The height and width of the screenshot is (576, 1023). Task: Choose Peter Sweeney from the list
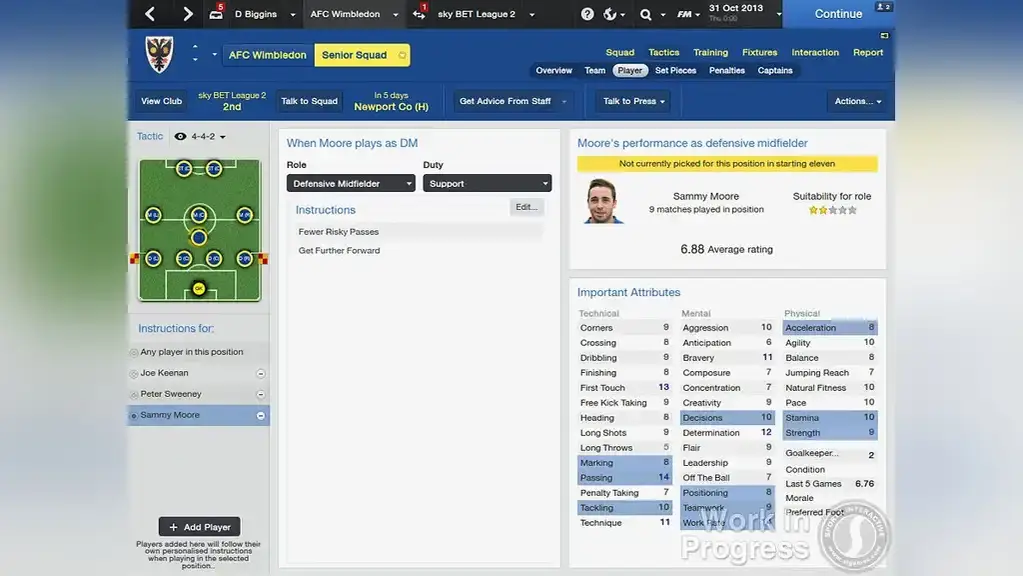coord(171,394)
